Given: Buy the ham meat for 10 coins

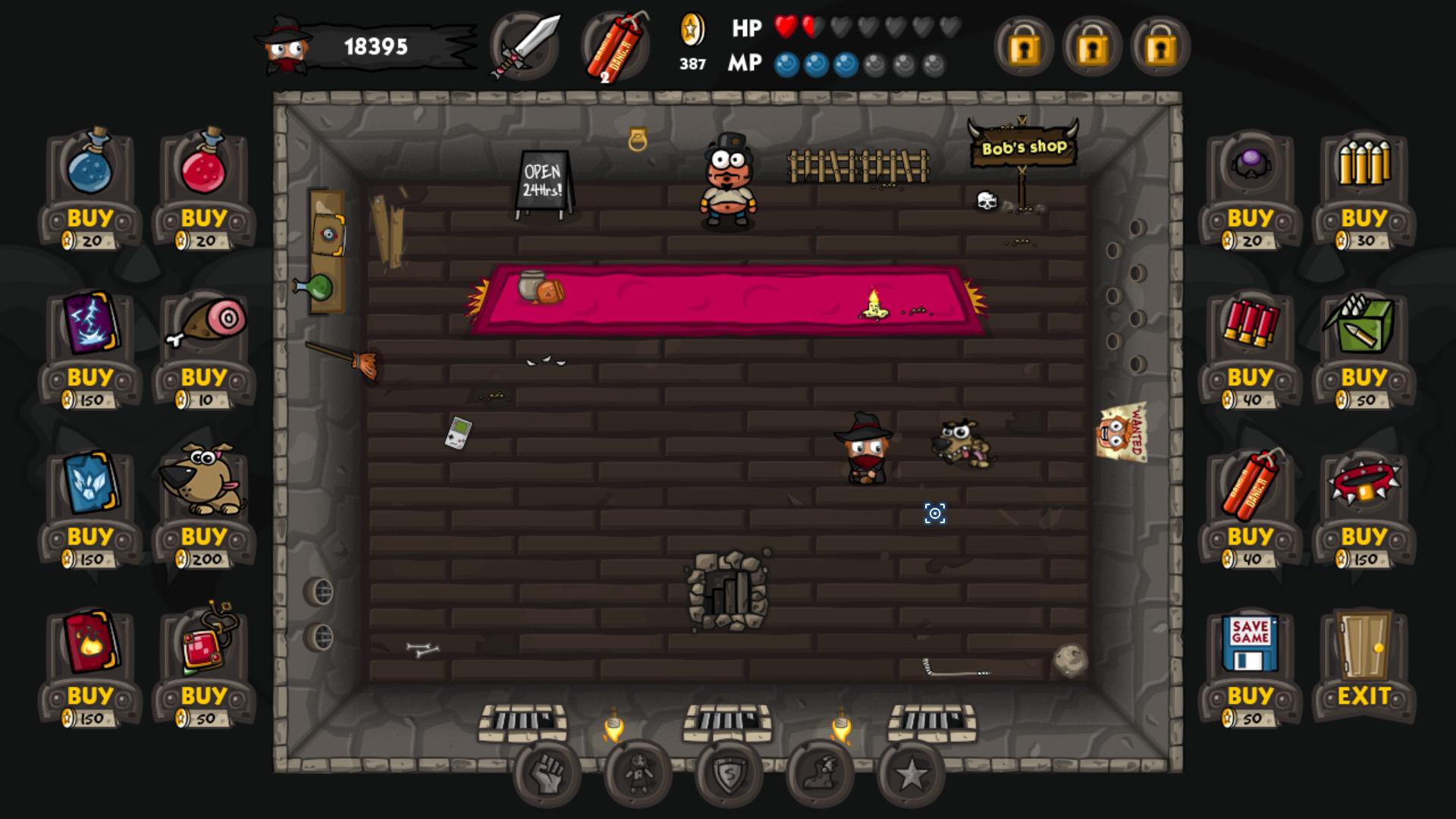Looking at the screenshot, I should point(204,378).
